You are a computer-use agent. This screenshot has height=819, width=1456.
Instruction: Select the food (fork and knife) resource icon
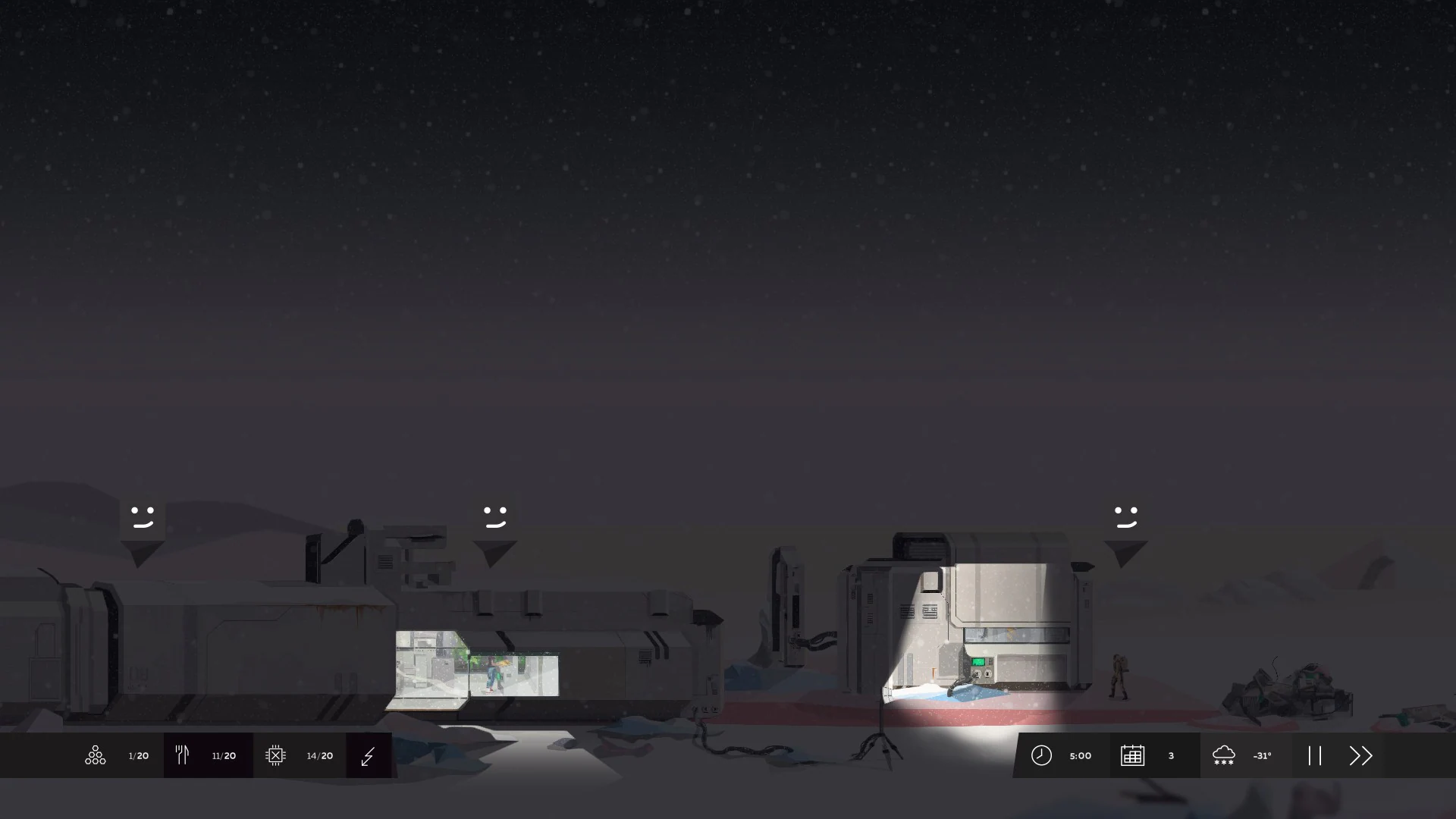[182, 755]
